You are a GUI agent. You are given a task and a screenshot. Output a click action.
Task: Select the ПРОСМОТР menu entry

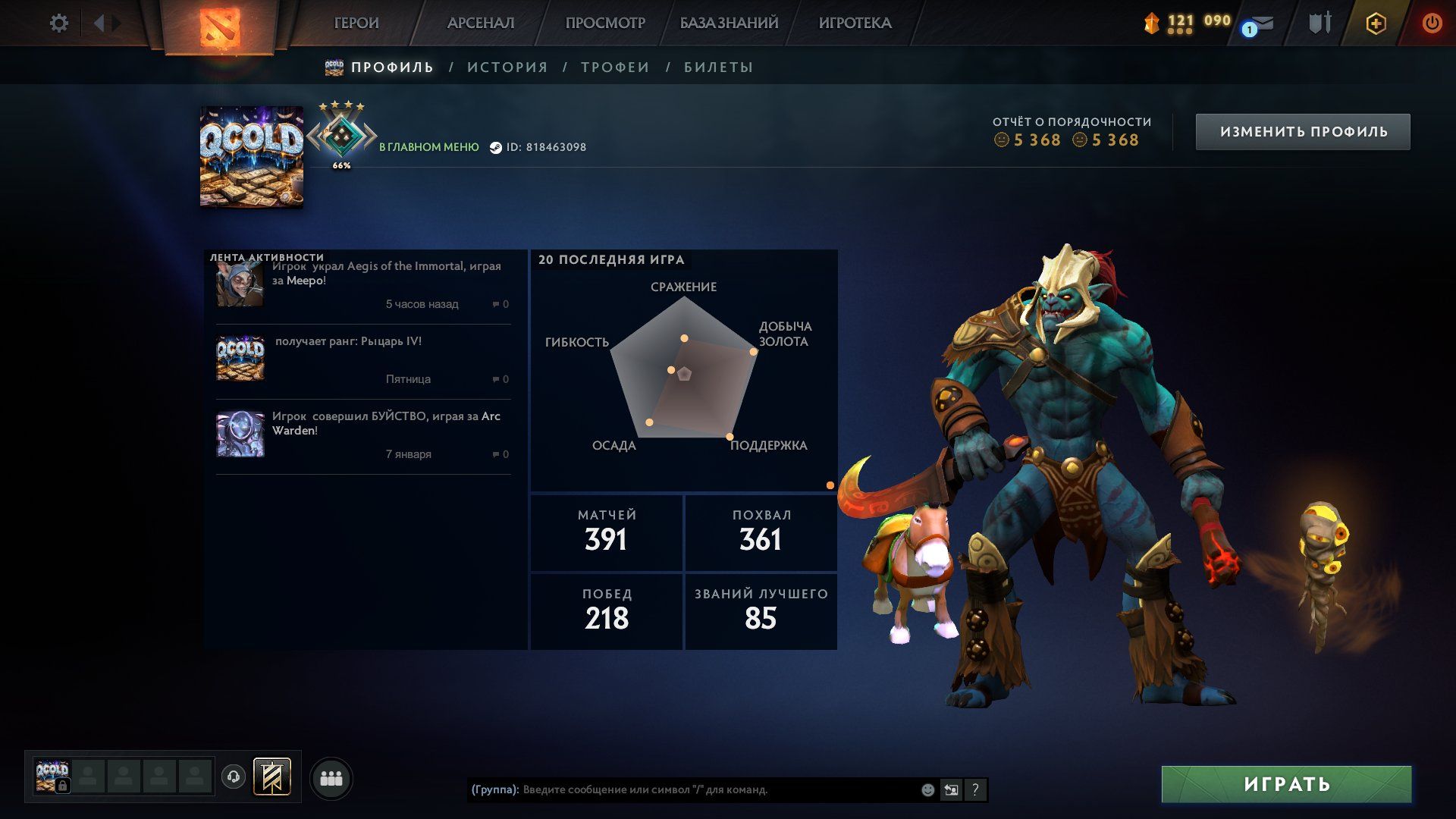click(605, 24)
